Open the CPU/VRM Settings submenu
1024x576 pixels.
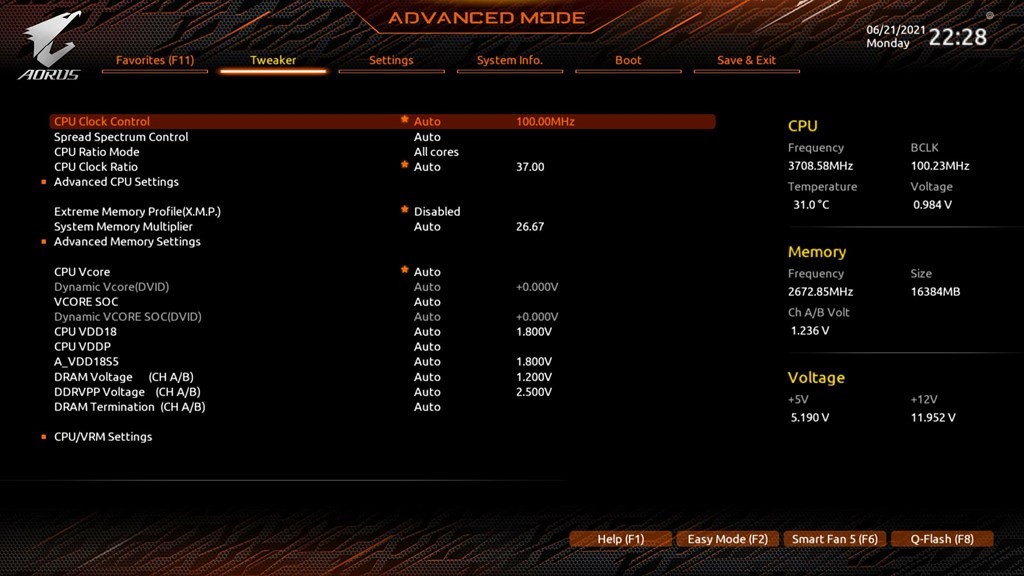[x=103, y=437]
